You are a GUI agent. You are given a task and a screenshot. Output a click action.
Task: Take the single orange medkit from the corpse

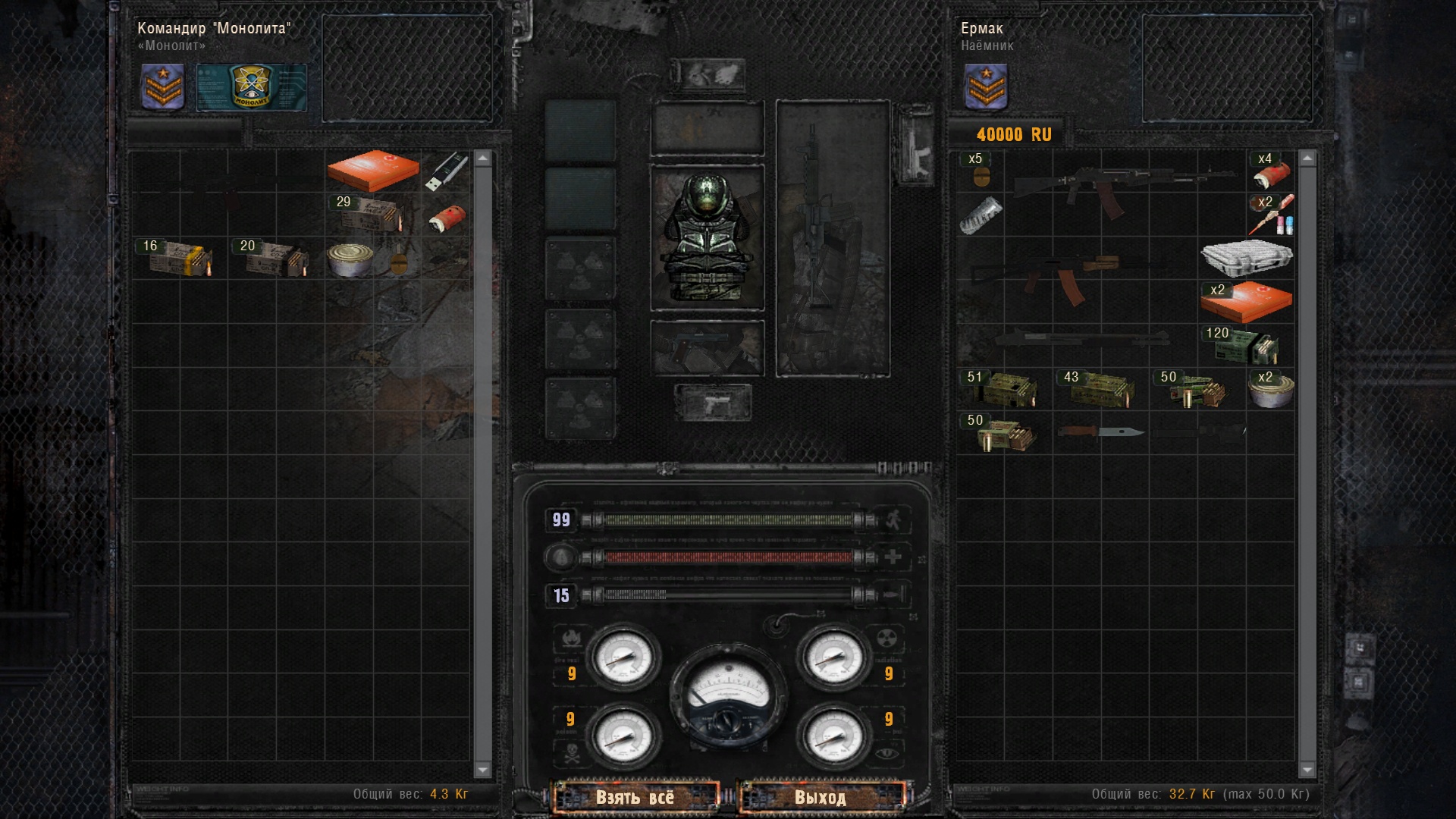point(373,170)
